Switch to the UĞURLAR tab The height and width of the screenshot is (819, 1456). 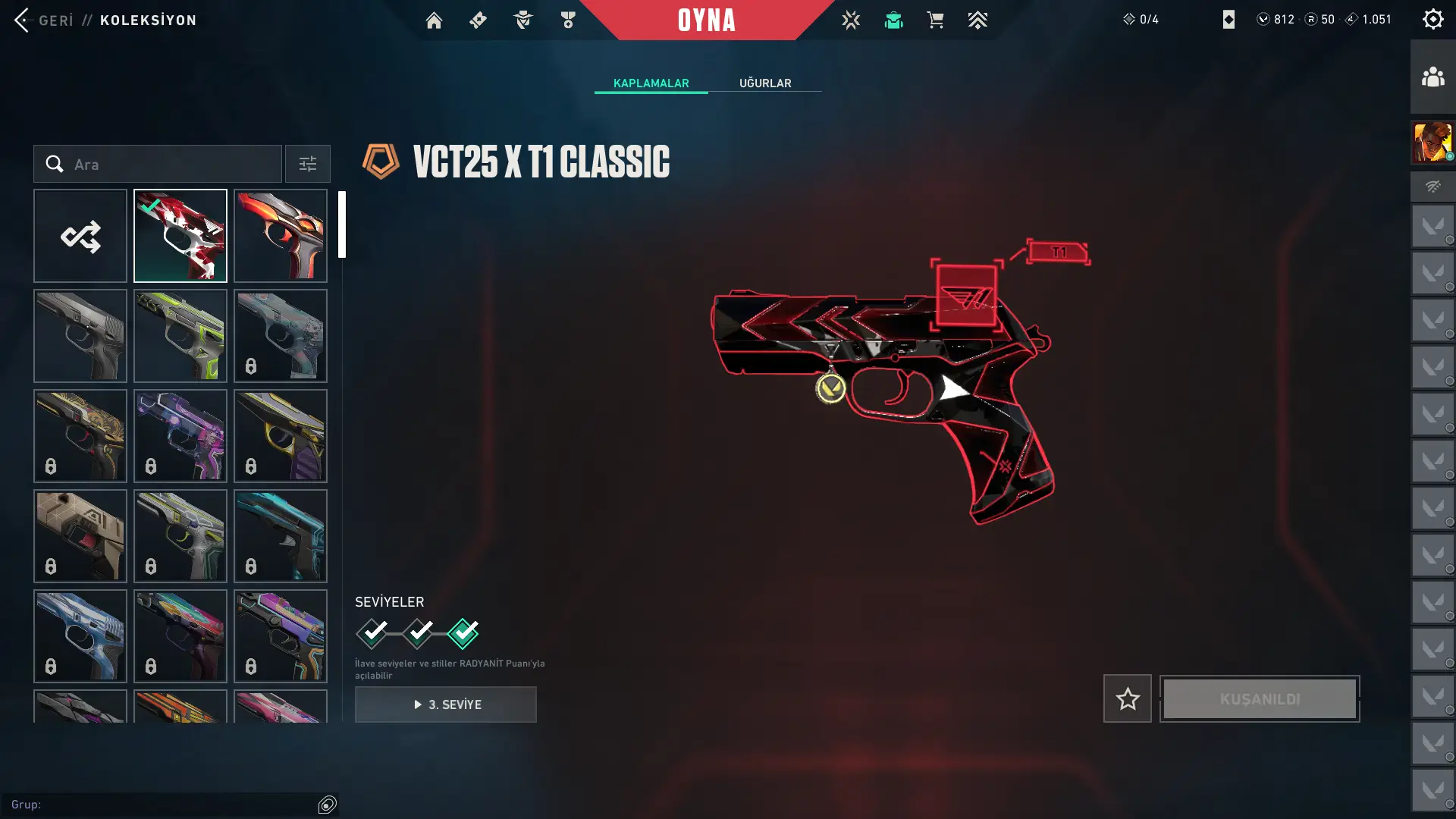coord(765,83)
